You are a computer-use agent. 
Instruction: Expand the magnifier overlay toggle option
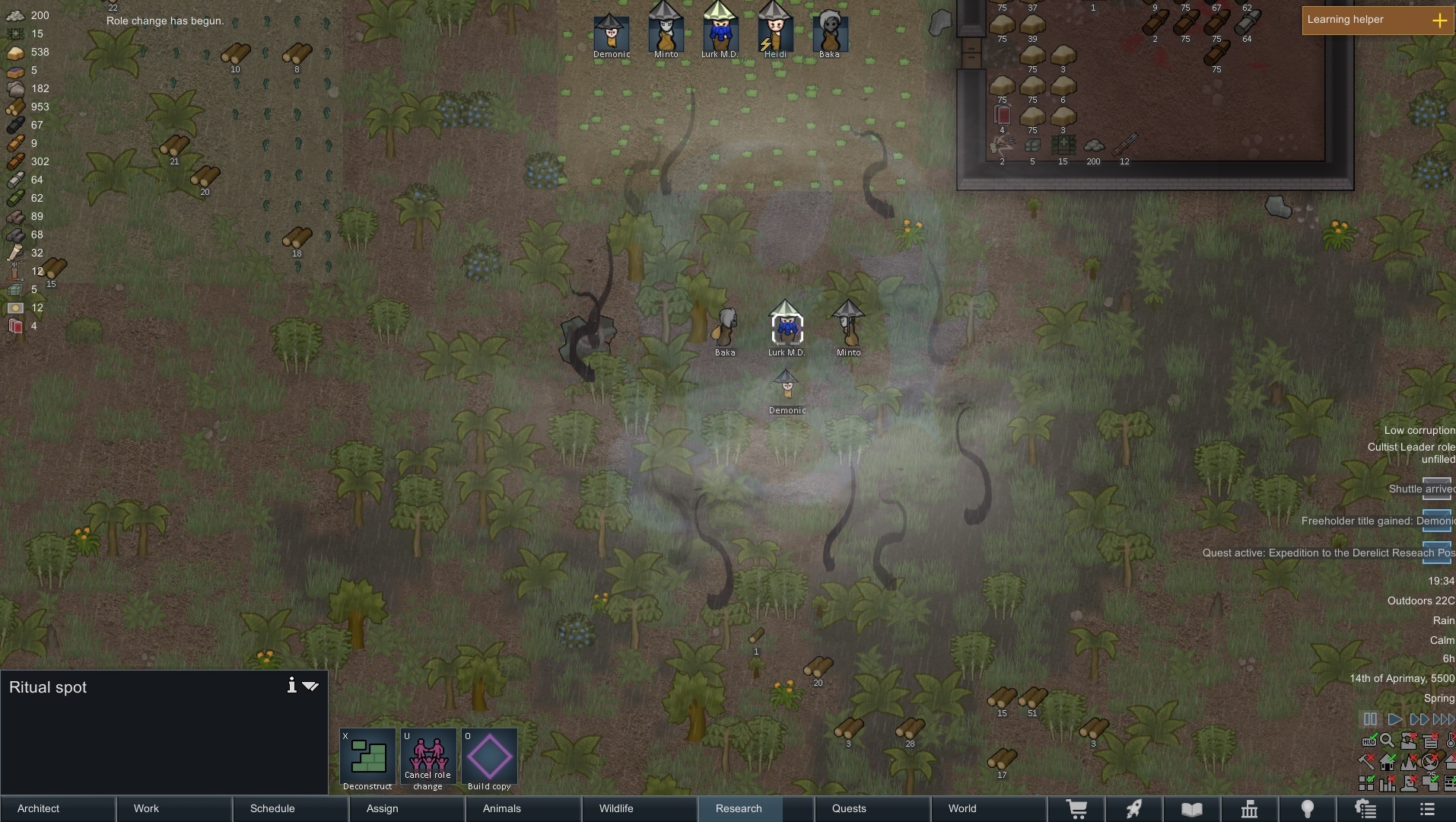coord(1387,740)
